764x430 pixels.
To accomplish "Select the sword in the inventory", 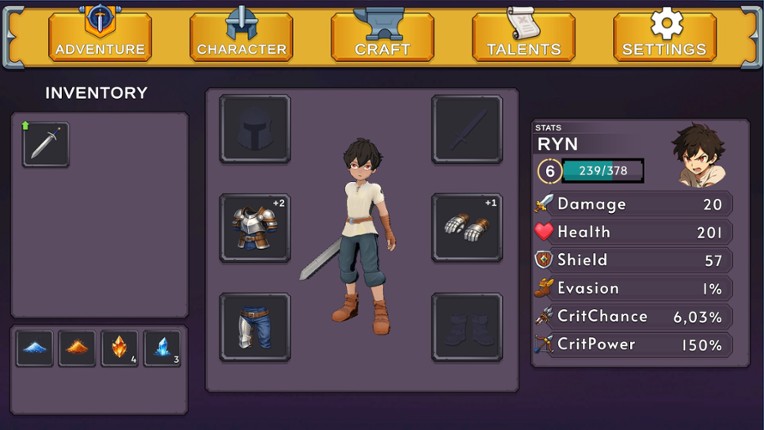I will click(x=46, y=145).
